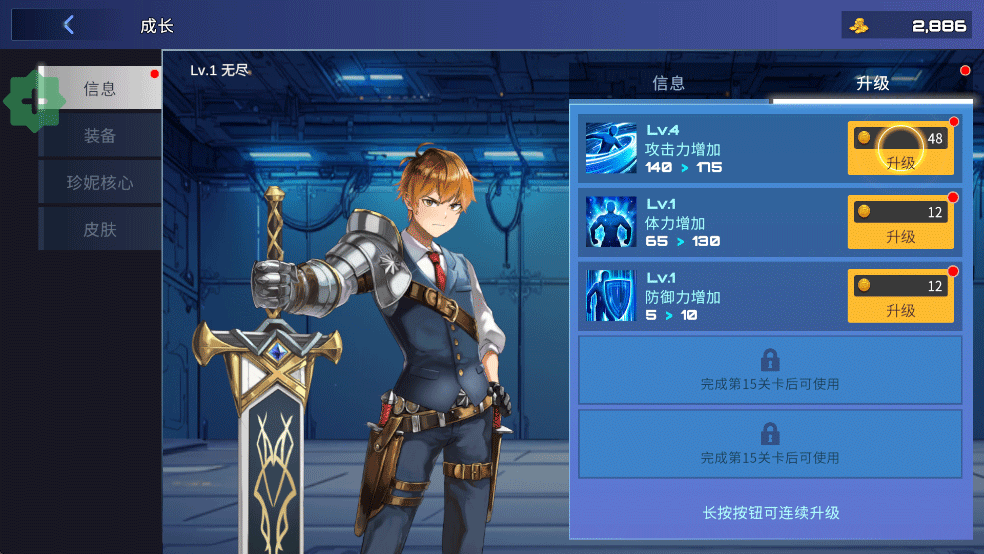Go back using the arrow button
Screen dimensions: 984x554
click(x=68, y=25)
